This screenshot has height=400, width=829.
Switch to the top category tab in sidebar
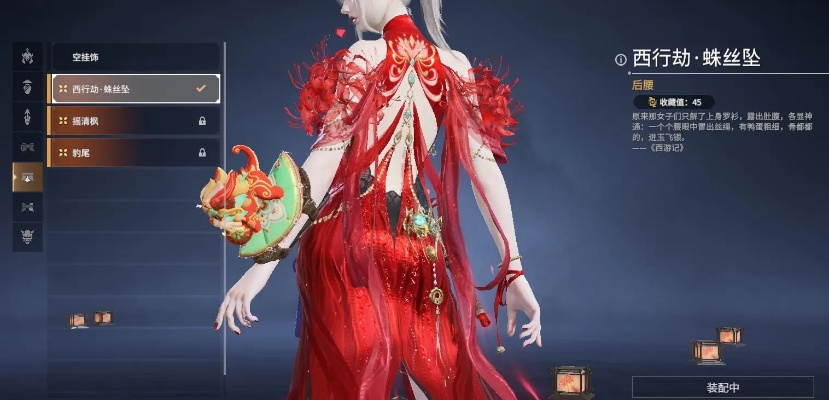[x=27, y=56]
